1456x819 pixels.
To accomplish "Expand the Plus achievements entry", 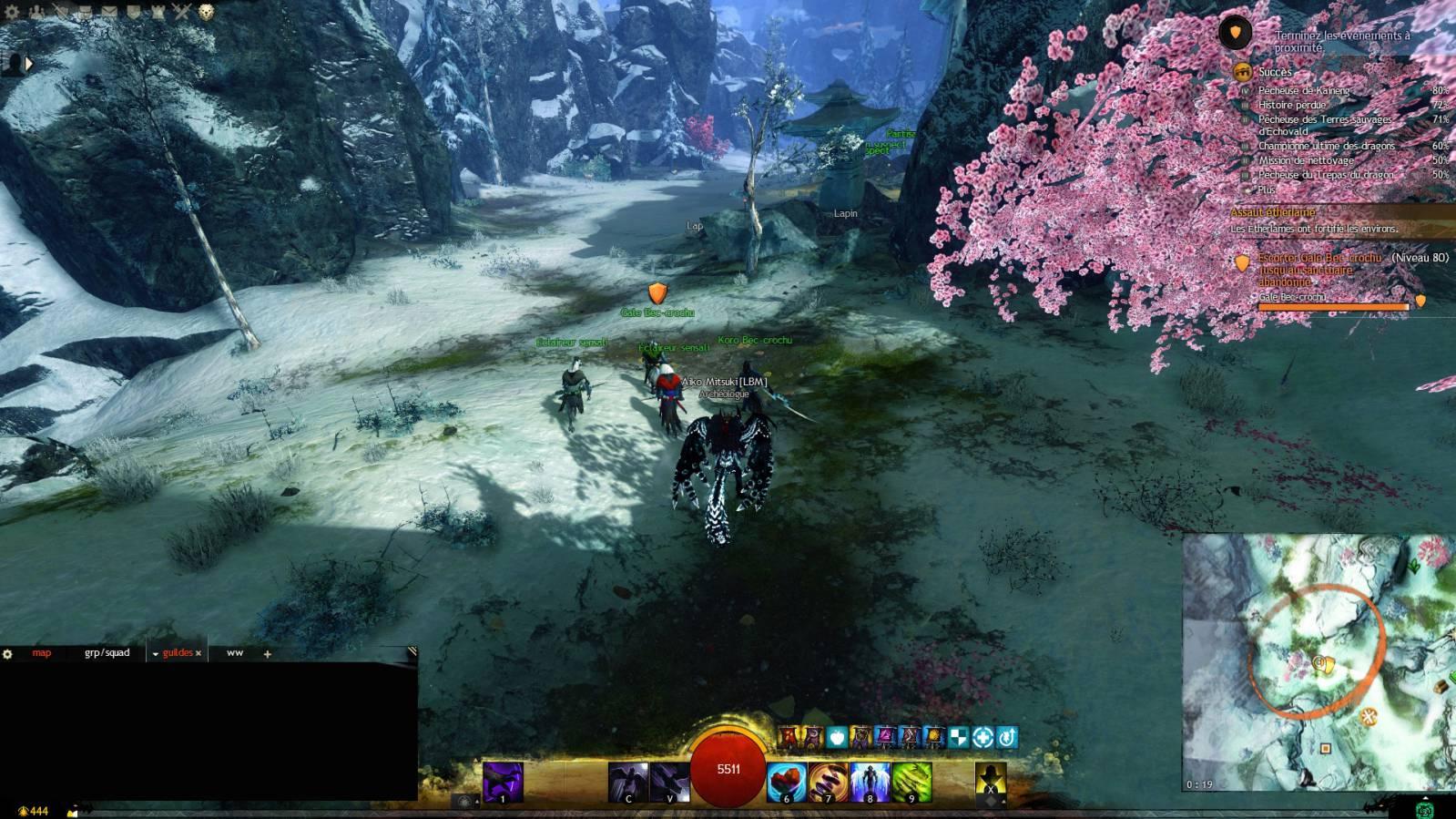I will coord(1267,189).
